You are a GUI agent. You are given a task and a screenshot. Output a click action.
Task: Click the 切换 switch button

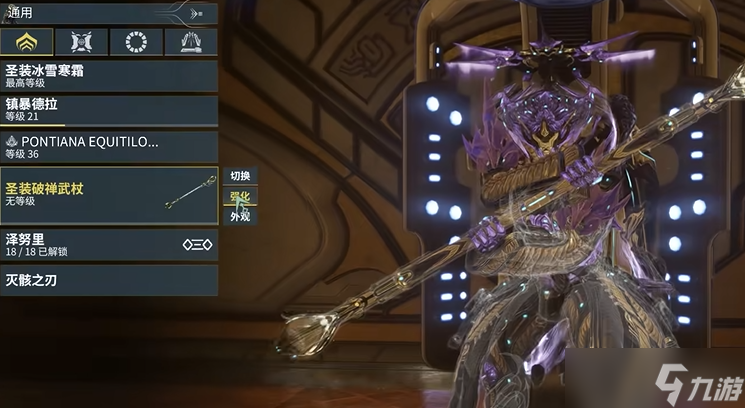tap(240, 176)
